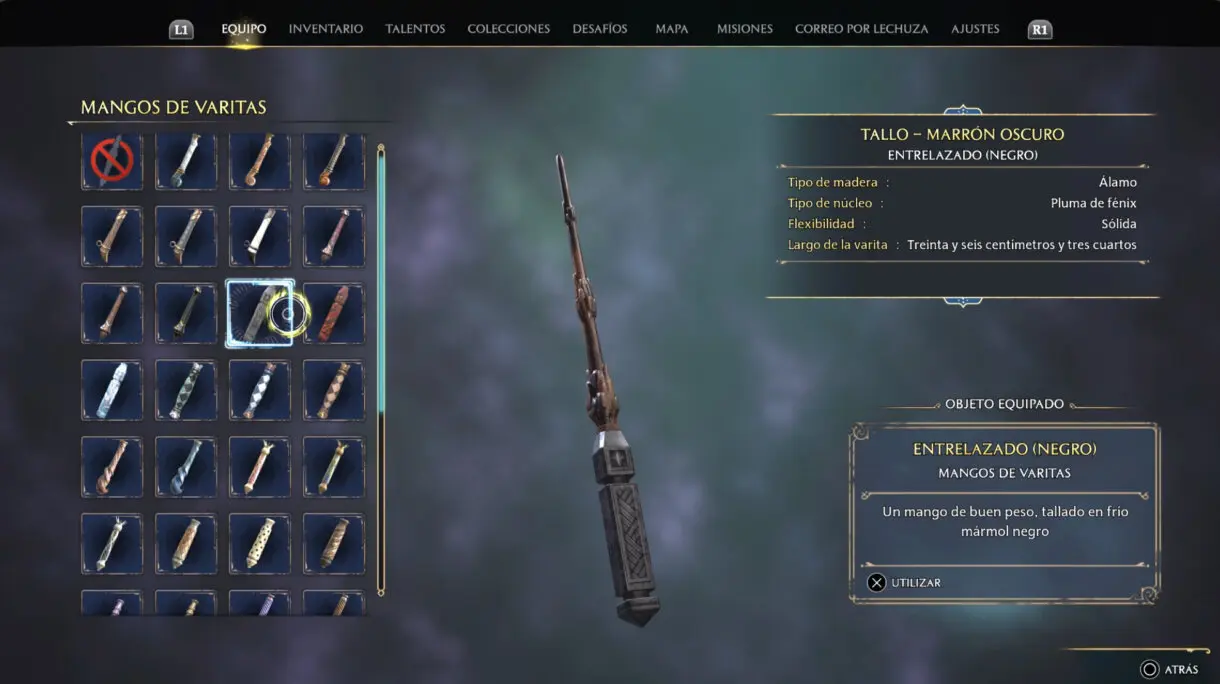Viewport: 1220px width, 684px height.
Task: Switch to the Misiones tab
Action: (744, 29)
